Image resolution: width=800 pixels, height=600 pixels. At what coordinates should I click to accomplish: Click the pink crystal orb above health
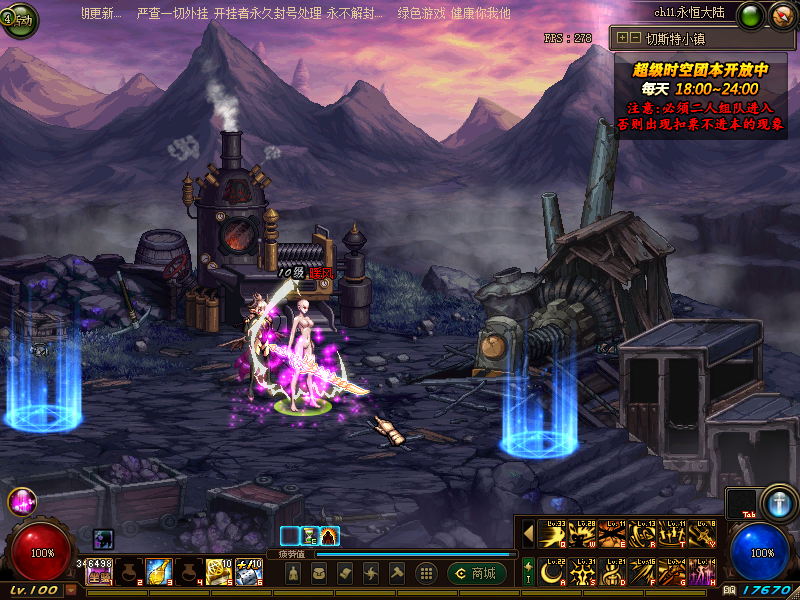(x=21, y=502)
